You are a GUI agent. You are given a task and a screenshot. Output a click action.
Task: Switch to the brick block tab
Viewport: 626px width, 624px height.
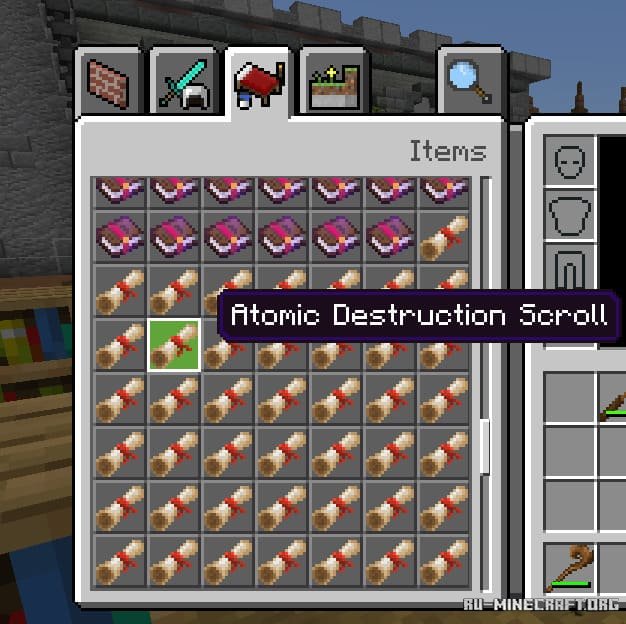[x=109, y=81]
